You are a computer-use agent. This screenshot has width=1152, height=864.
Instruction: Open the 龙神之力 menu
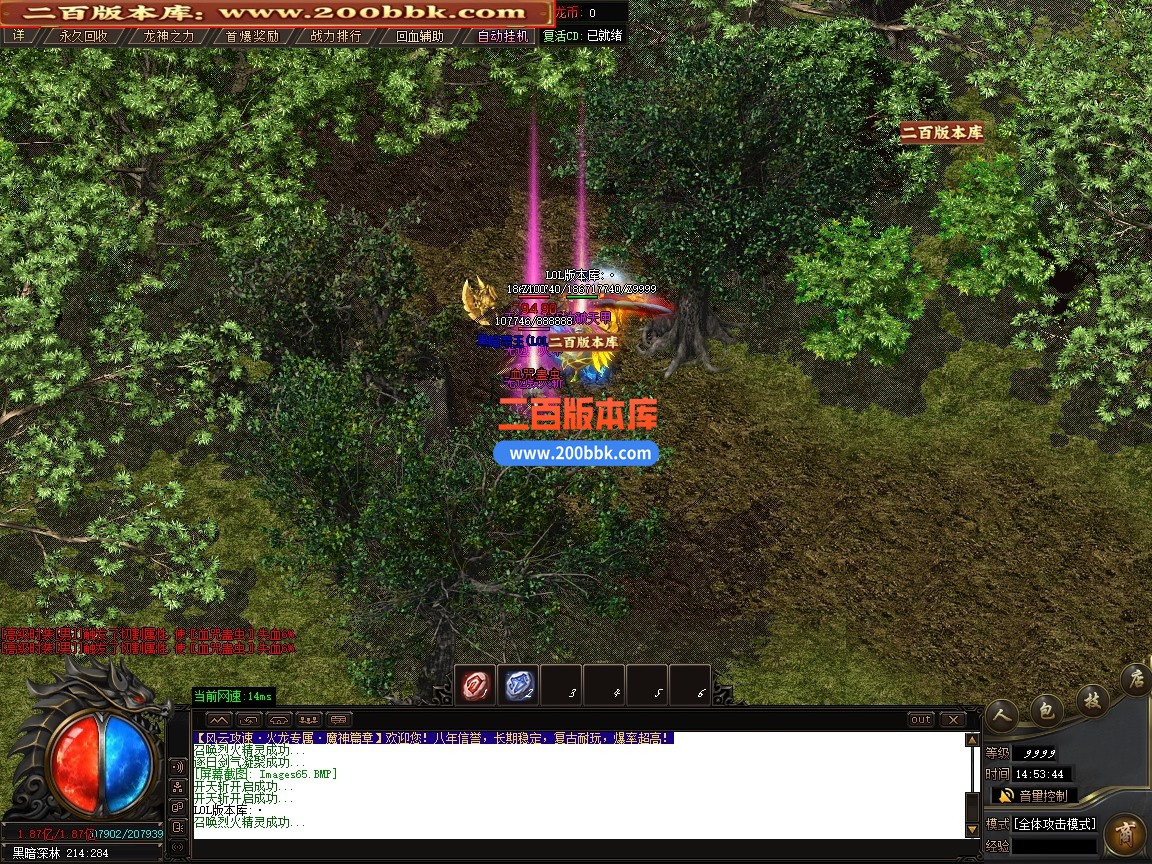click(x=168, y=36)
